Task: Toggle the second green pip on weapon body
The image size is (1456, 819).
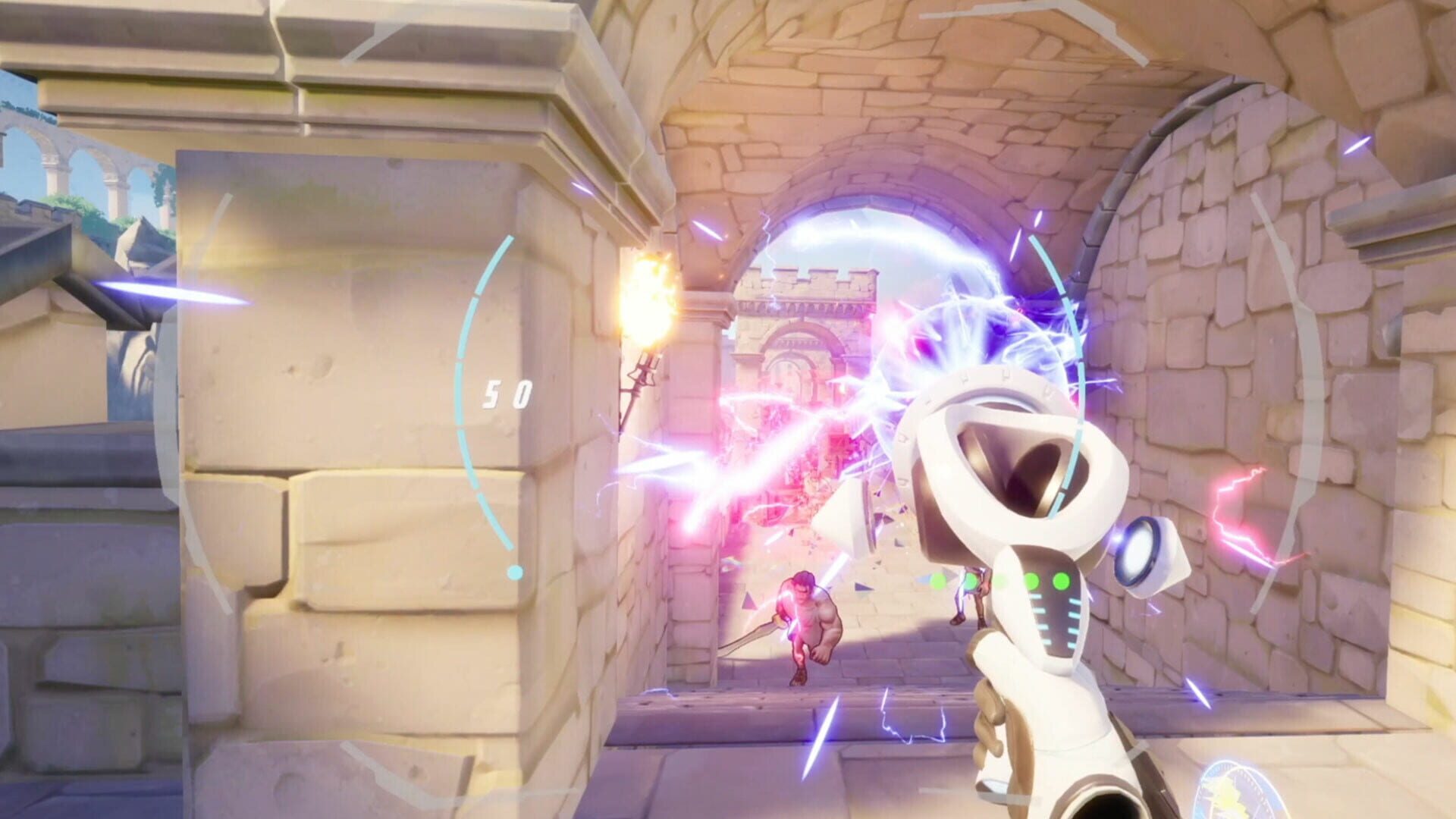Action: 971,581
